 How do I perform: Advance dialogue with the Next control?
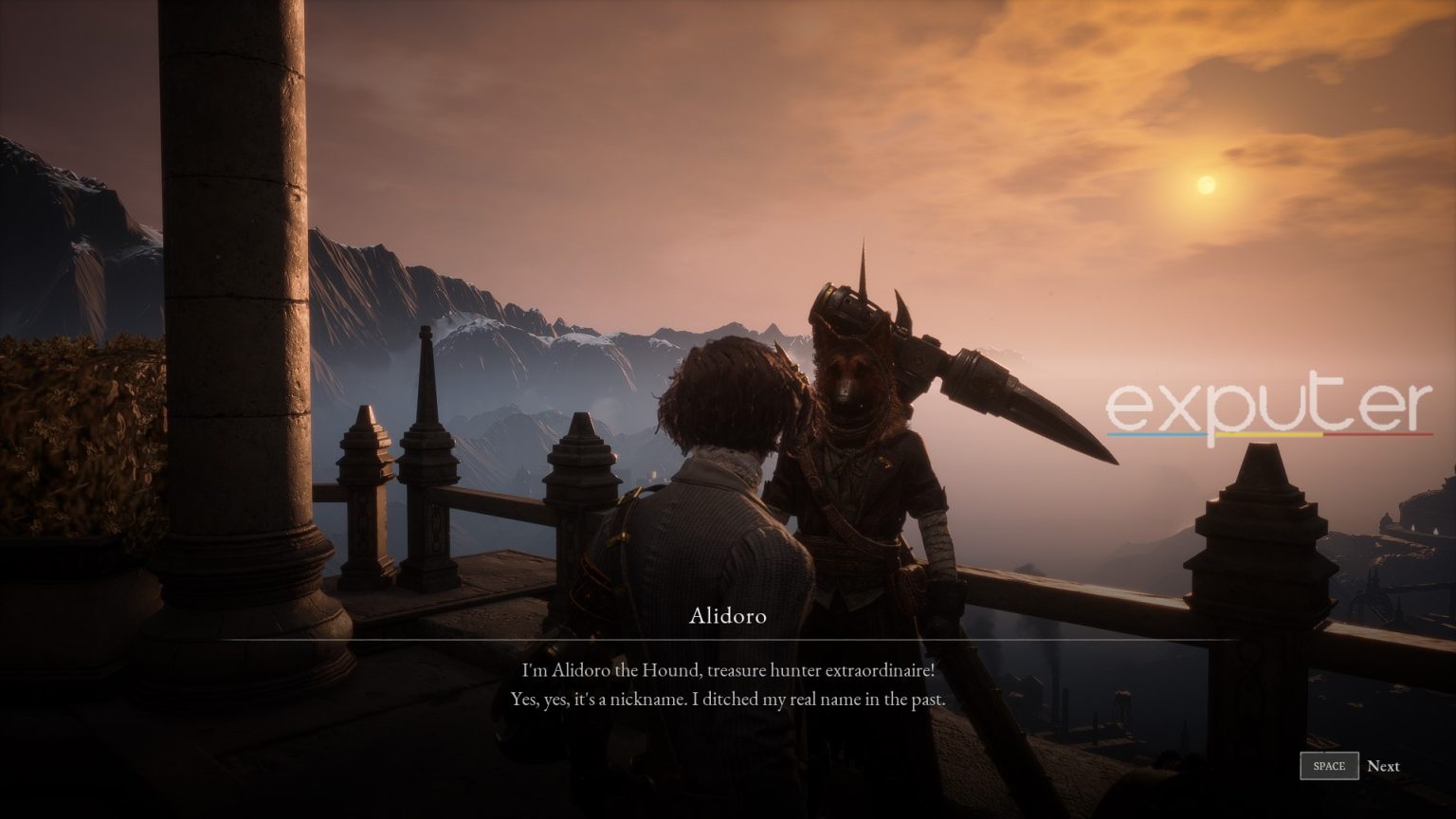click(x=1385, y=765)
